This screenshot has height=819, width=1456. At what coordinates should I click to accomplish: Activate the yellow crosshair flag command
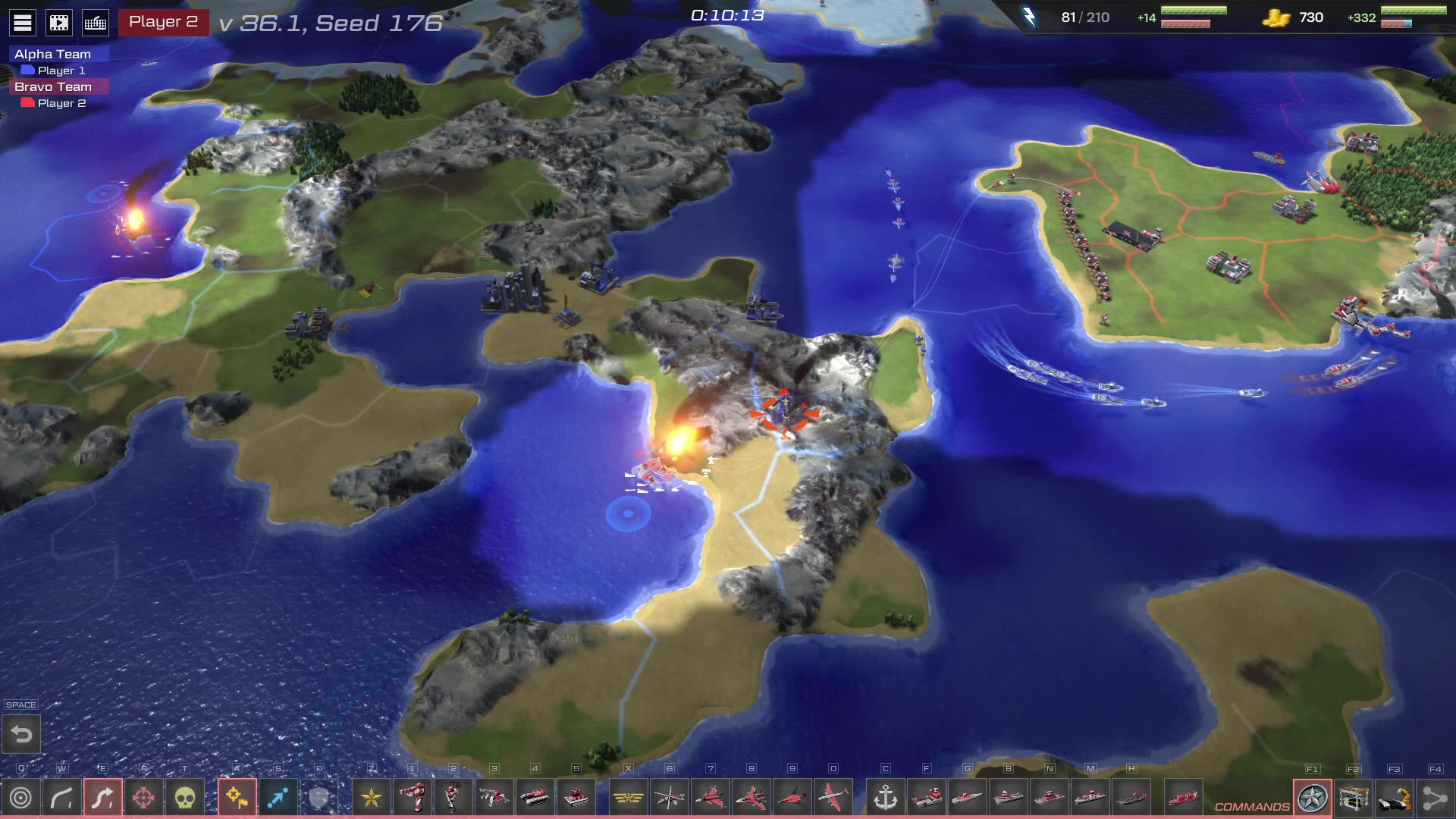237,798
